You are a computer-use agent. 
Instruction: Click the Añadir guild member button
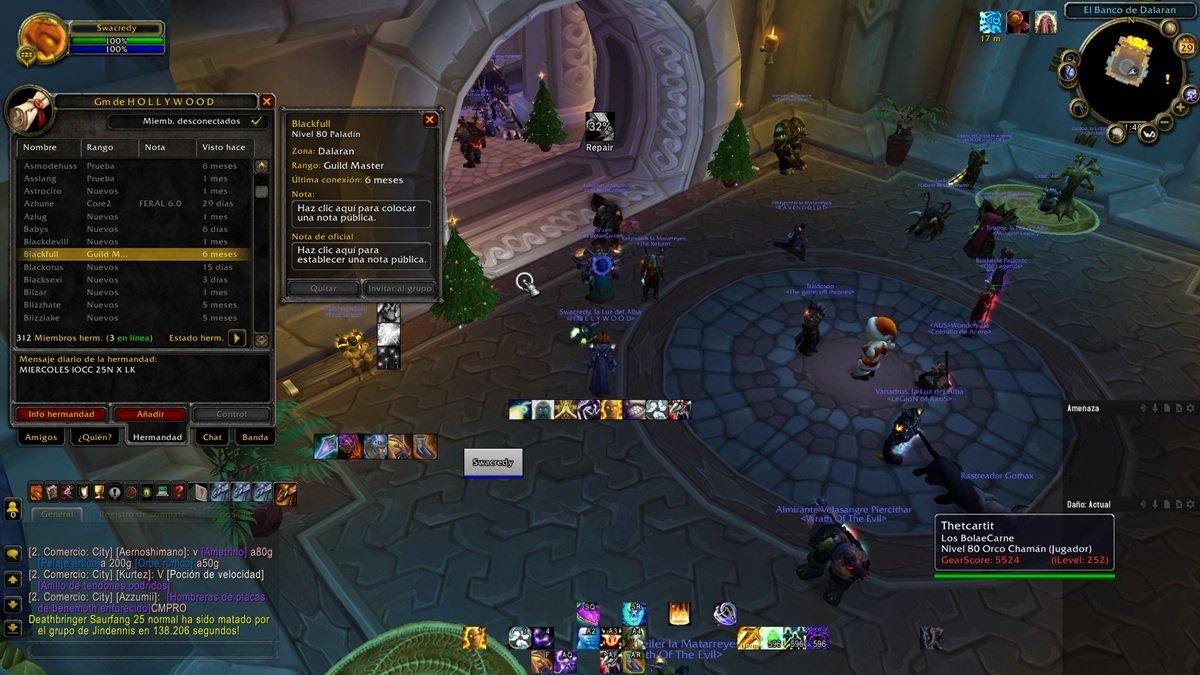tap(149, 414)
